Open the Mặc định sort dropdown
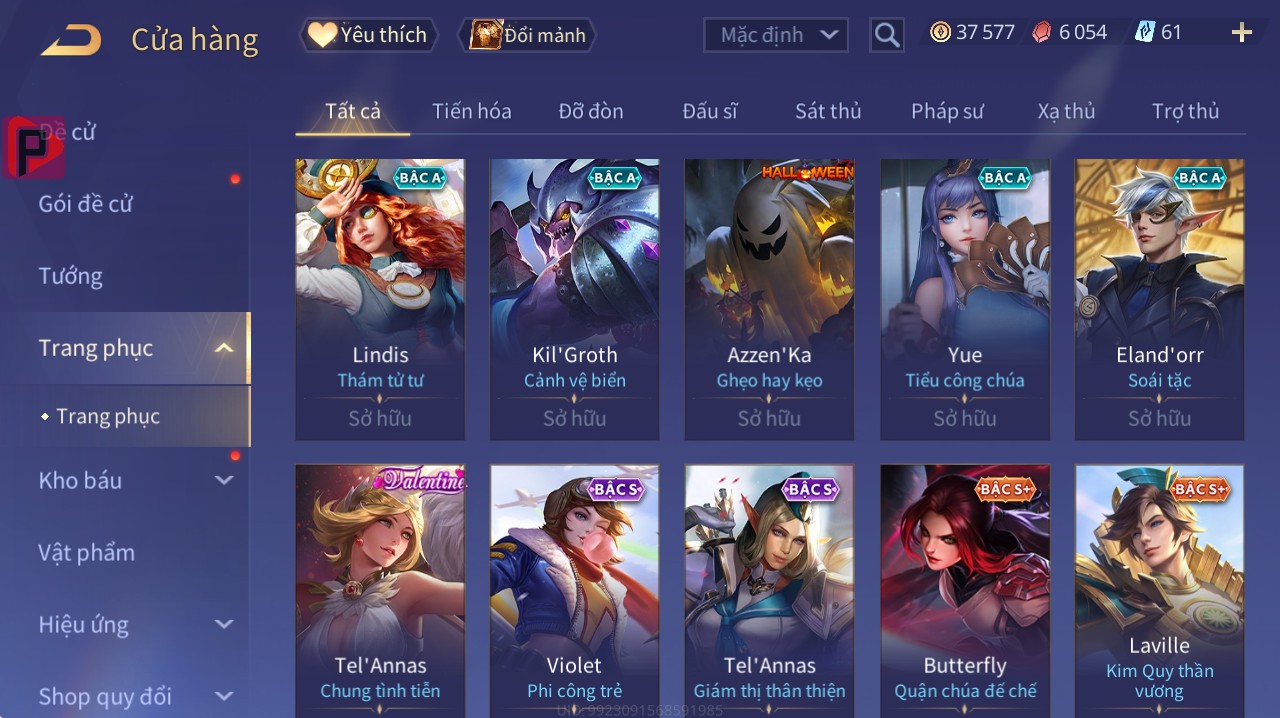The height and width of the screenshot is (718, 1280). click(x=776, y=35)
